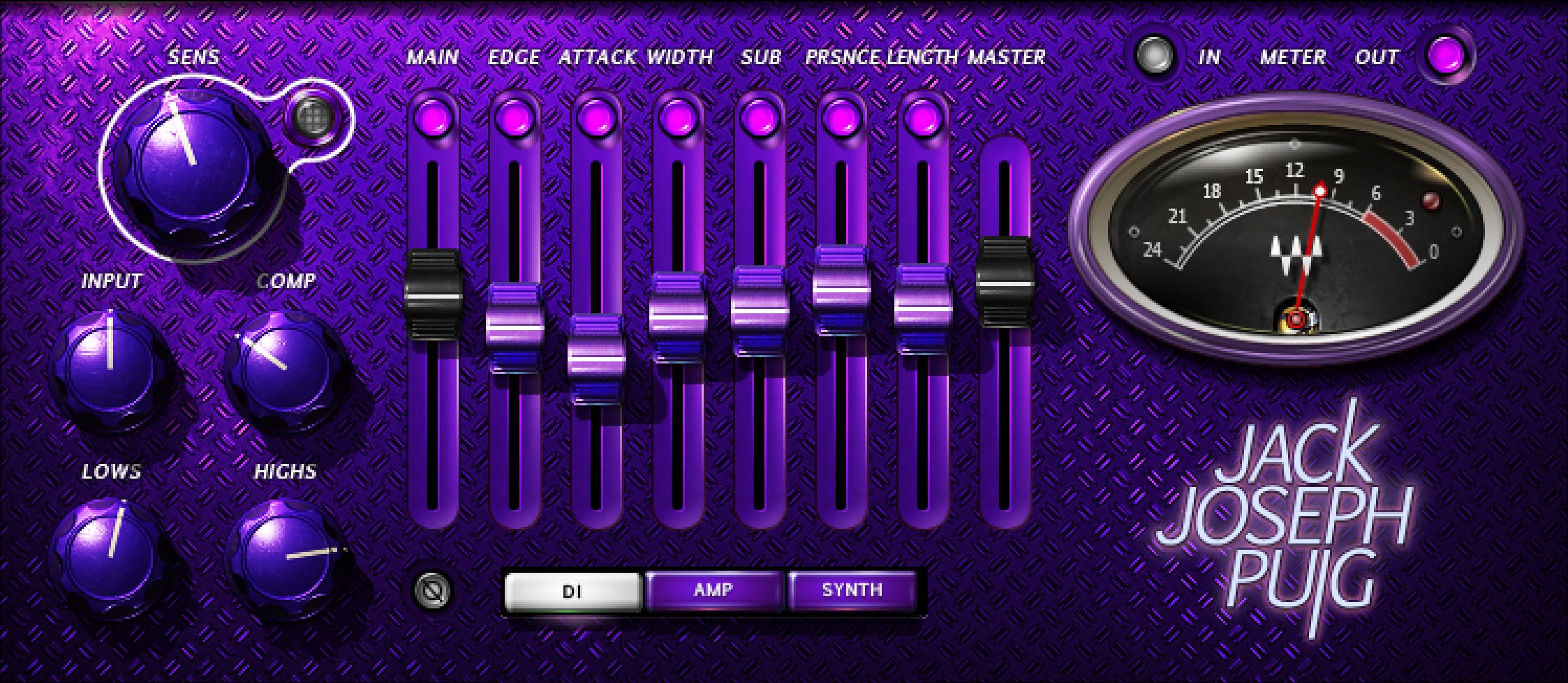The image size is (1568, 683).
Task: Set the meter to OUT with its button
Action: coord(1446,56)
